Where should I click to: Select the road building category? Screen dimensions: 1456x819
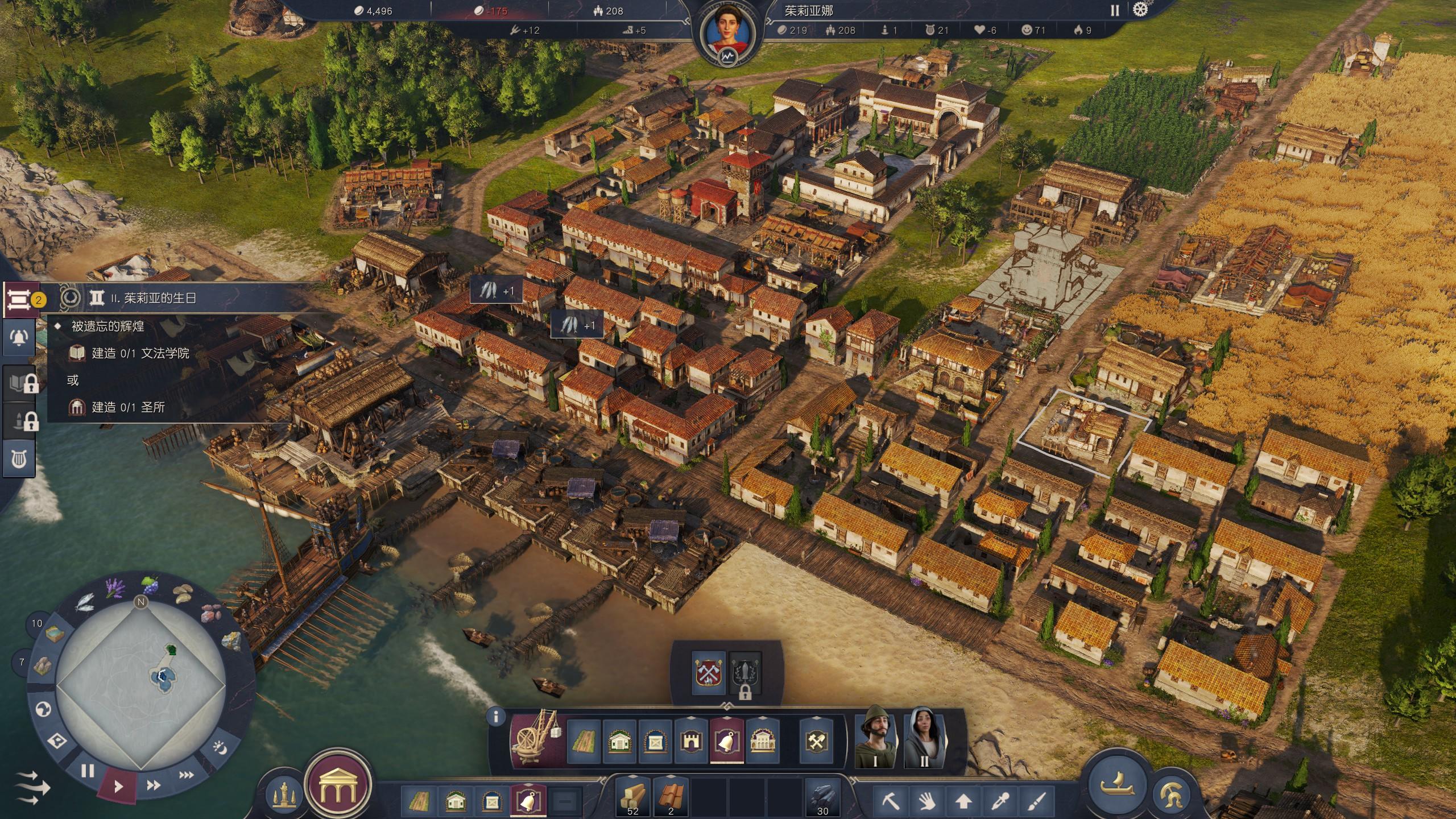pos(584,742)
